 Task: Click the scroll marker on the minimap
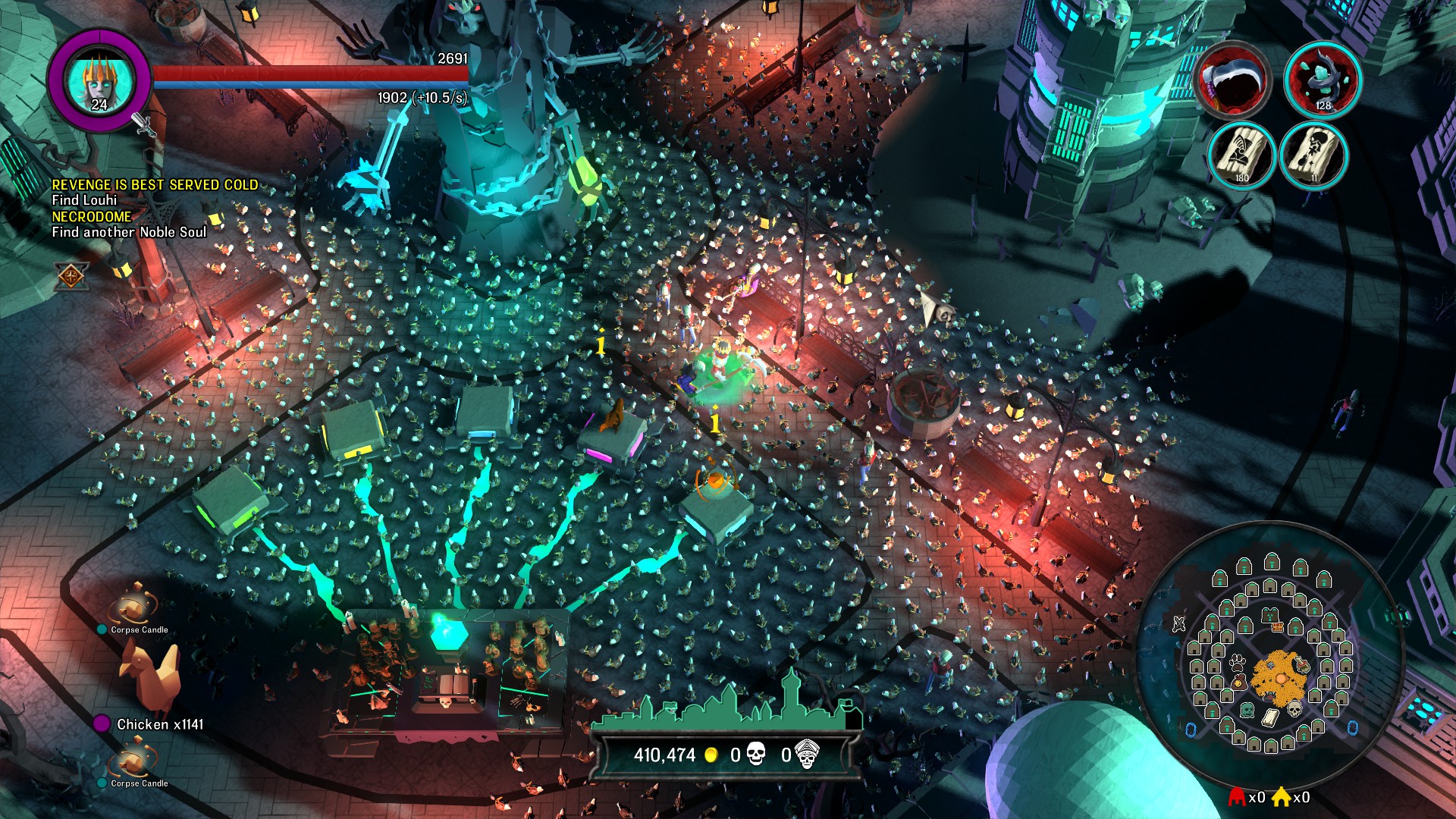(1271, 717)
